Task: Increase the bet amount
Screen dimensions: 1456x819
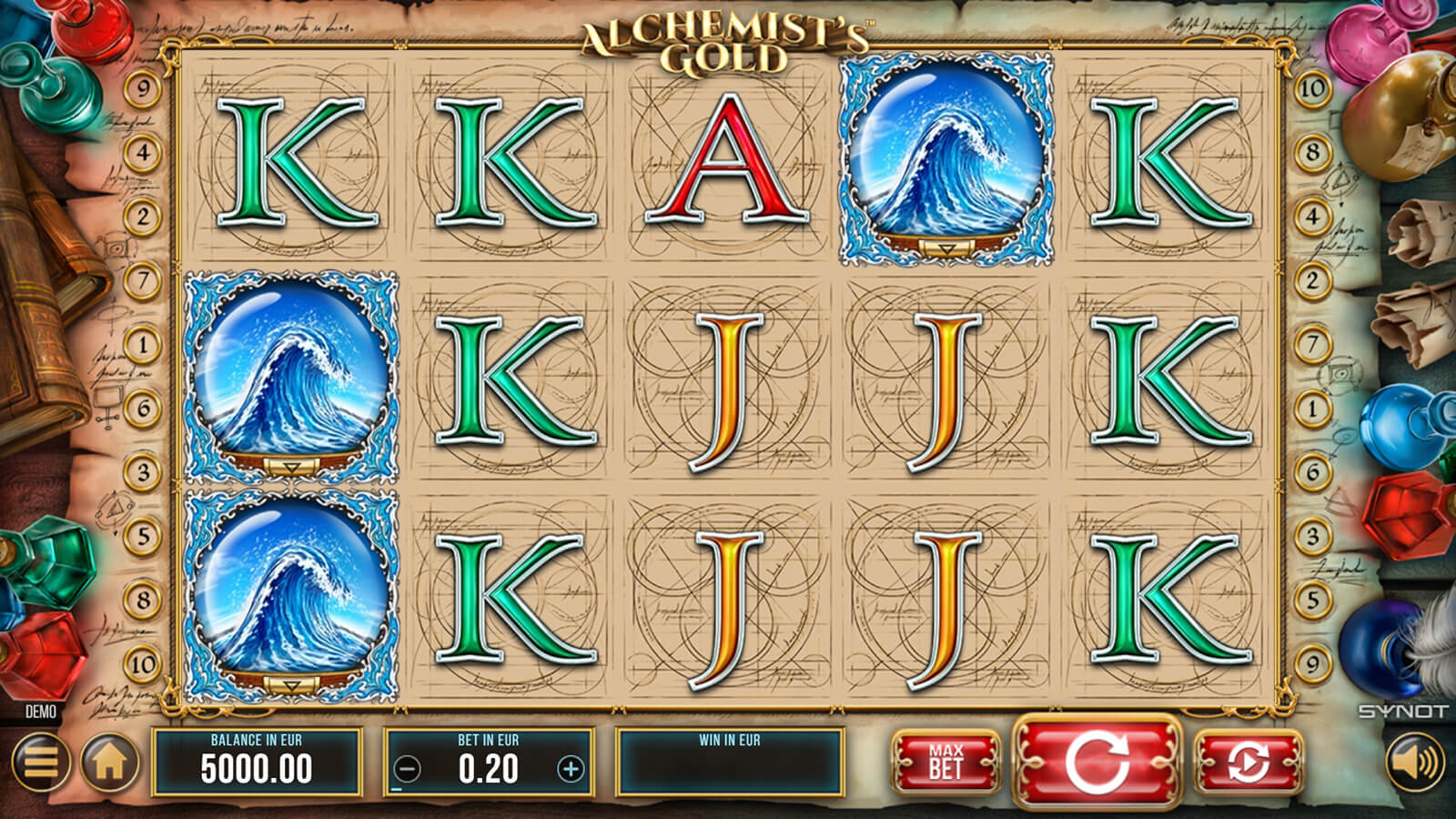Action: [571, 770]
